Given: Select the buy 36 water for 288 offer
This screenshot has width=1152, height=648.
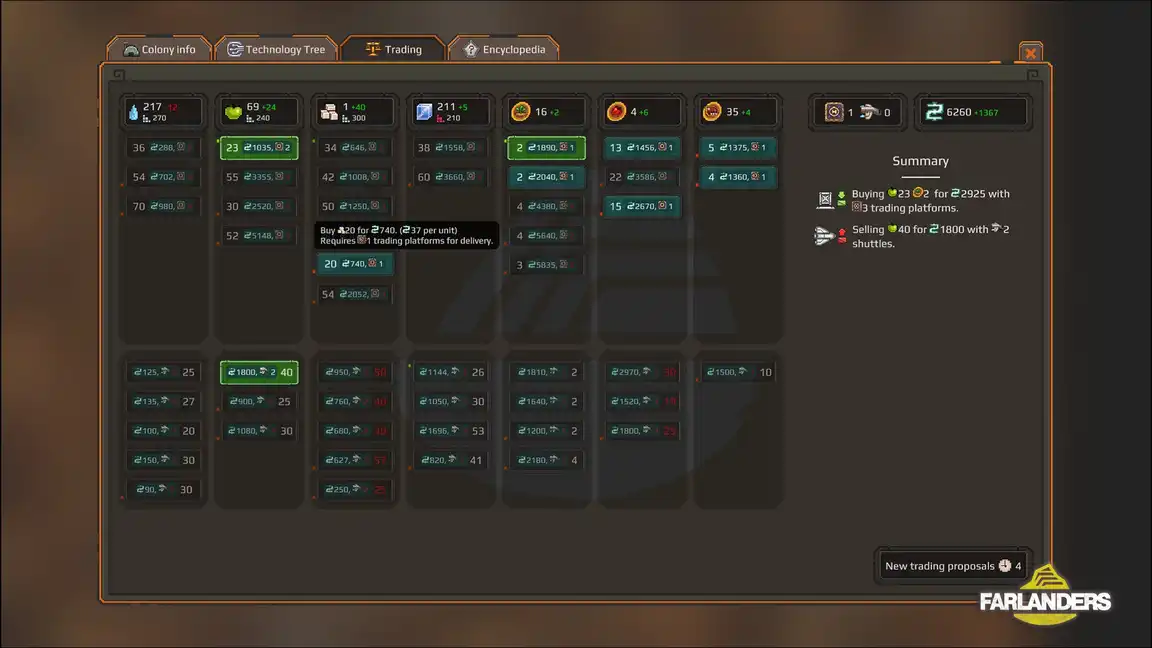Looking at the screenshot, I should 163,148.
